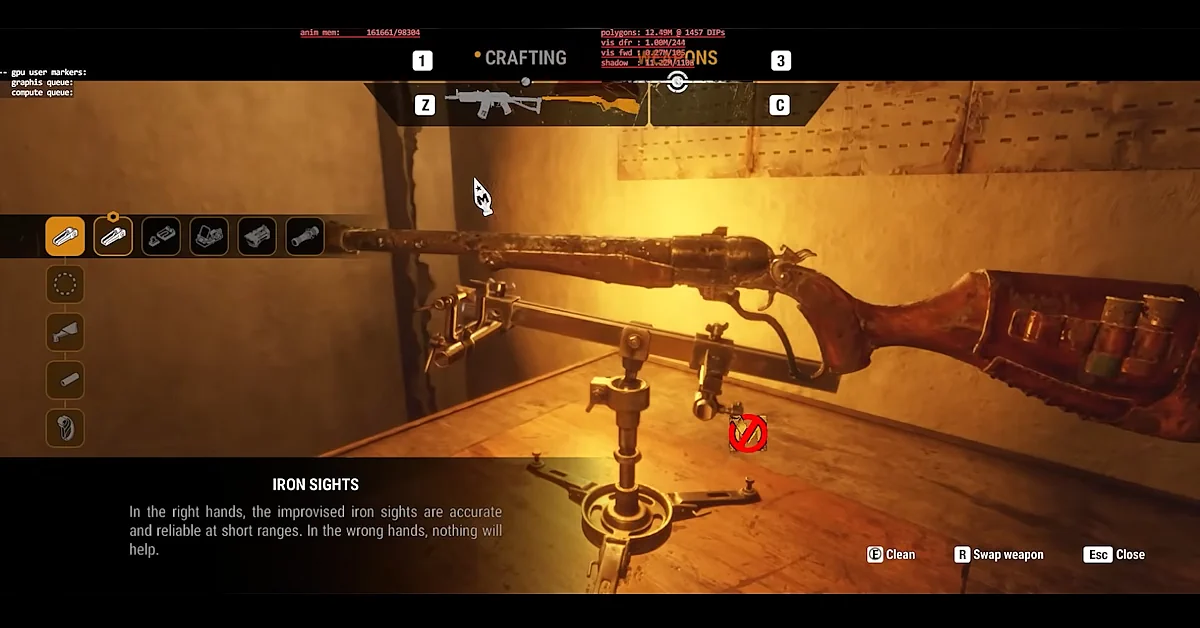Switch to the Crafting tab
Image resolution: width=1200 pixels, height=628 pixels.
coord(525,58)
